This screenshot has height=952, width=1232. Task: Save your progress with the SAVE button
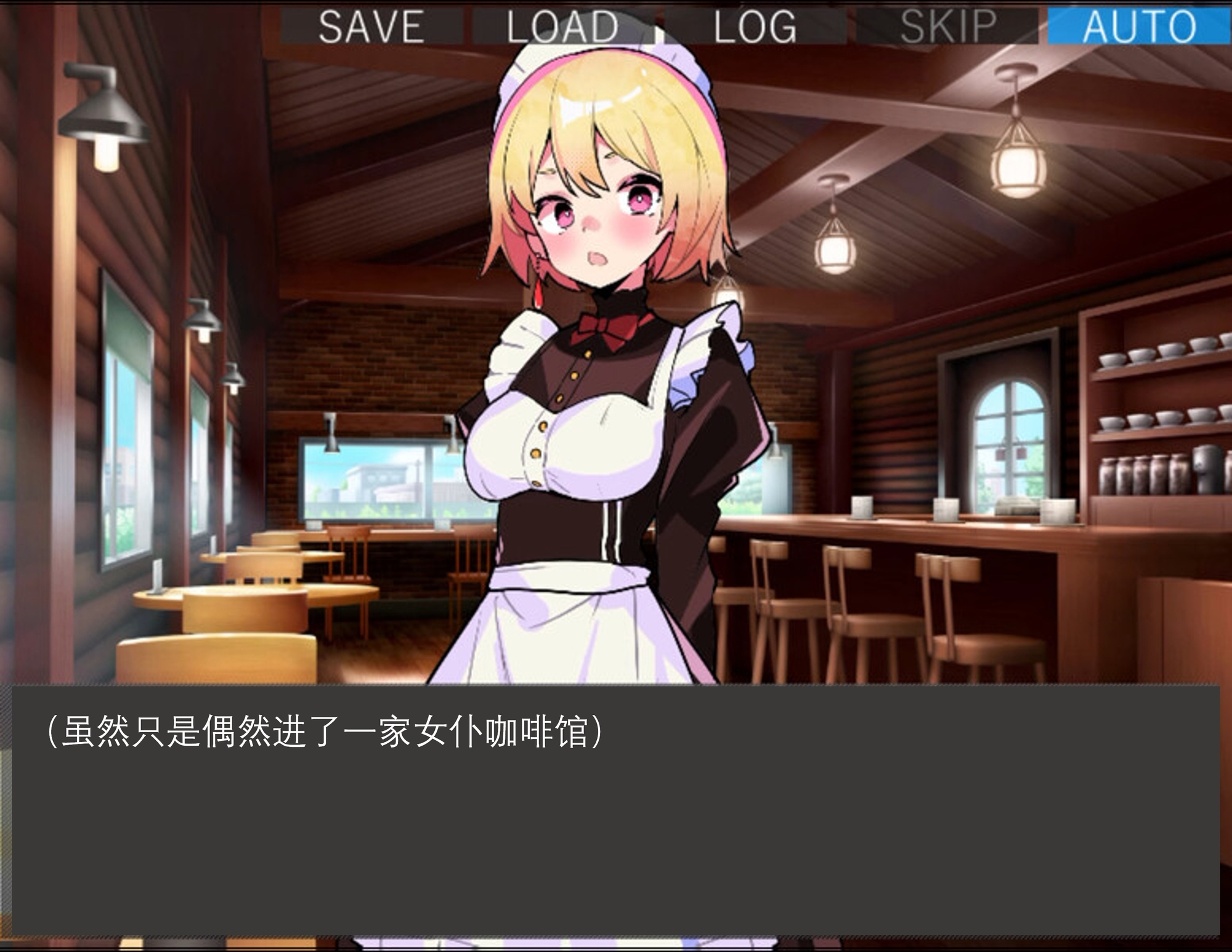coord(370,26)
